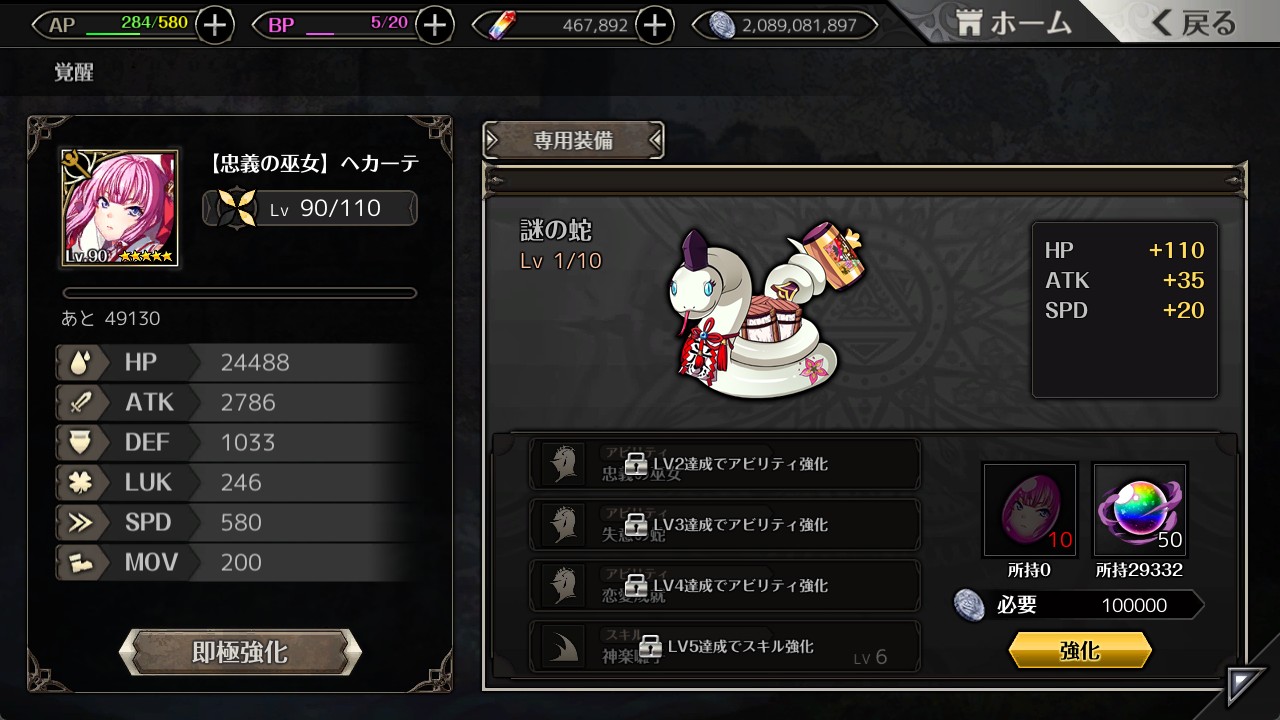Select Hecate's character portrait
The image size is (1280, 720).
point(120,208)
